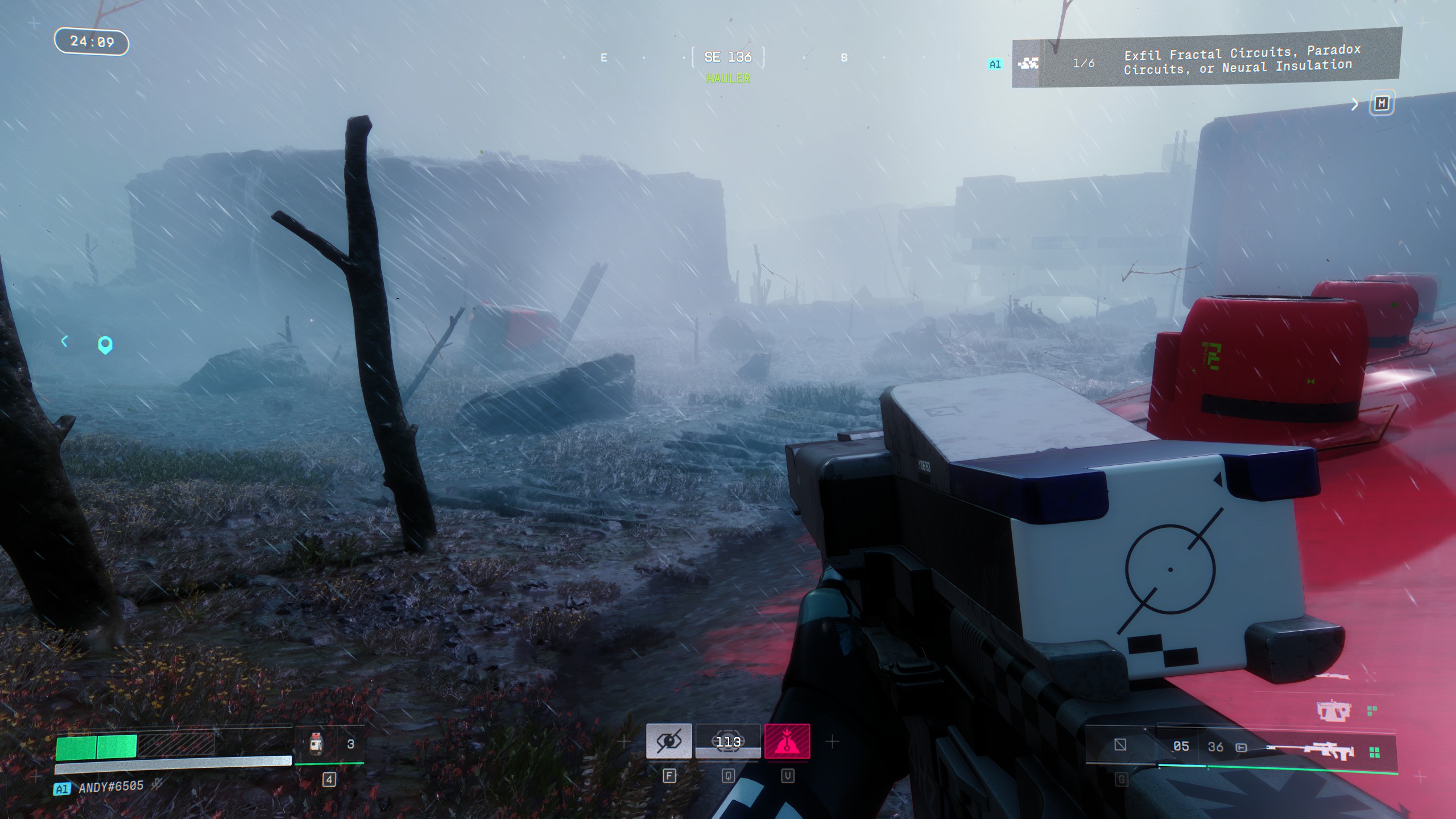
Task: Open the Exfil Fractal Circuits contract entry
Action: (x=1240, y=60)
